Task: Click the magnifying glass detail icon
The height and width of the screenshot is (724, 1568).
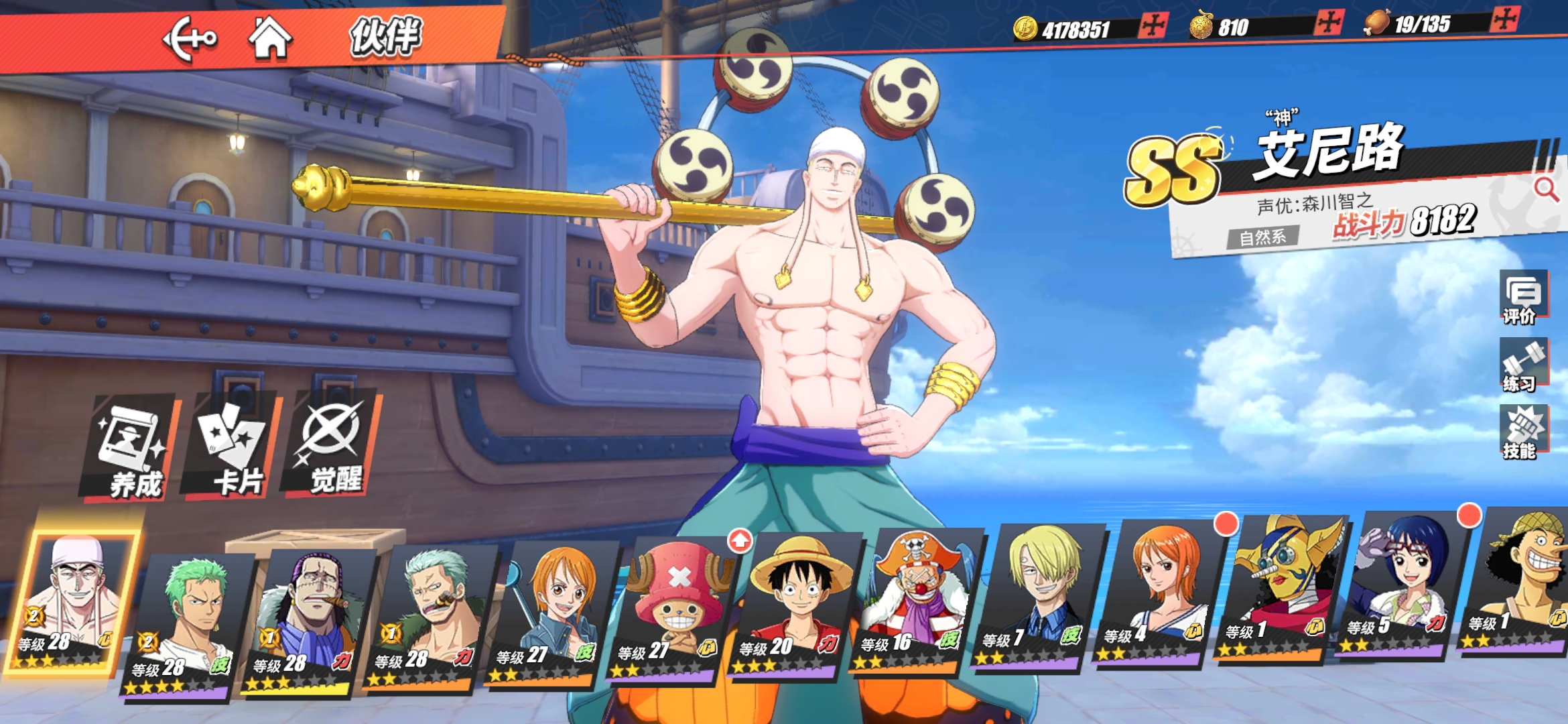Action: coord(1546,190)
